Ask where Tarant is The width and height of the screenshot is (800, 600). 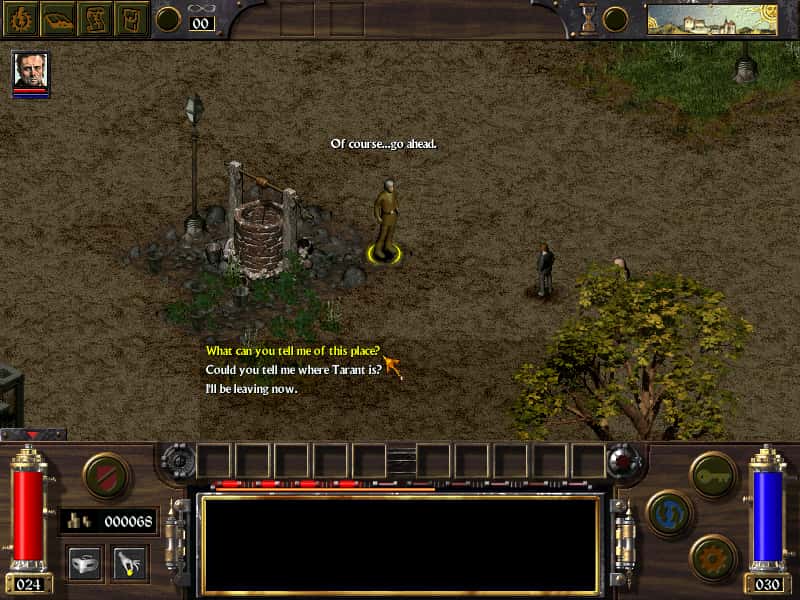click(294, 369)
